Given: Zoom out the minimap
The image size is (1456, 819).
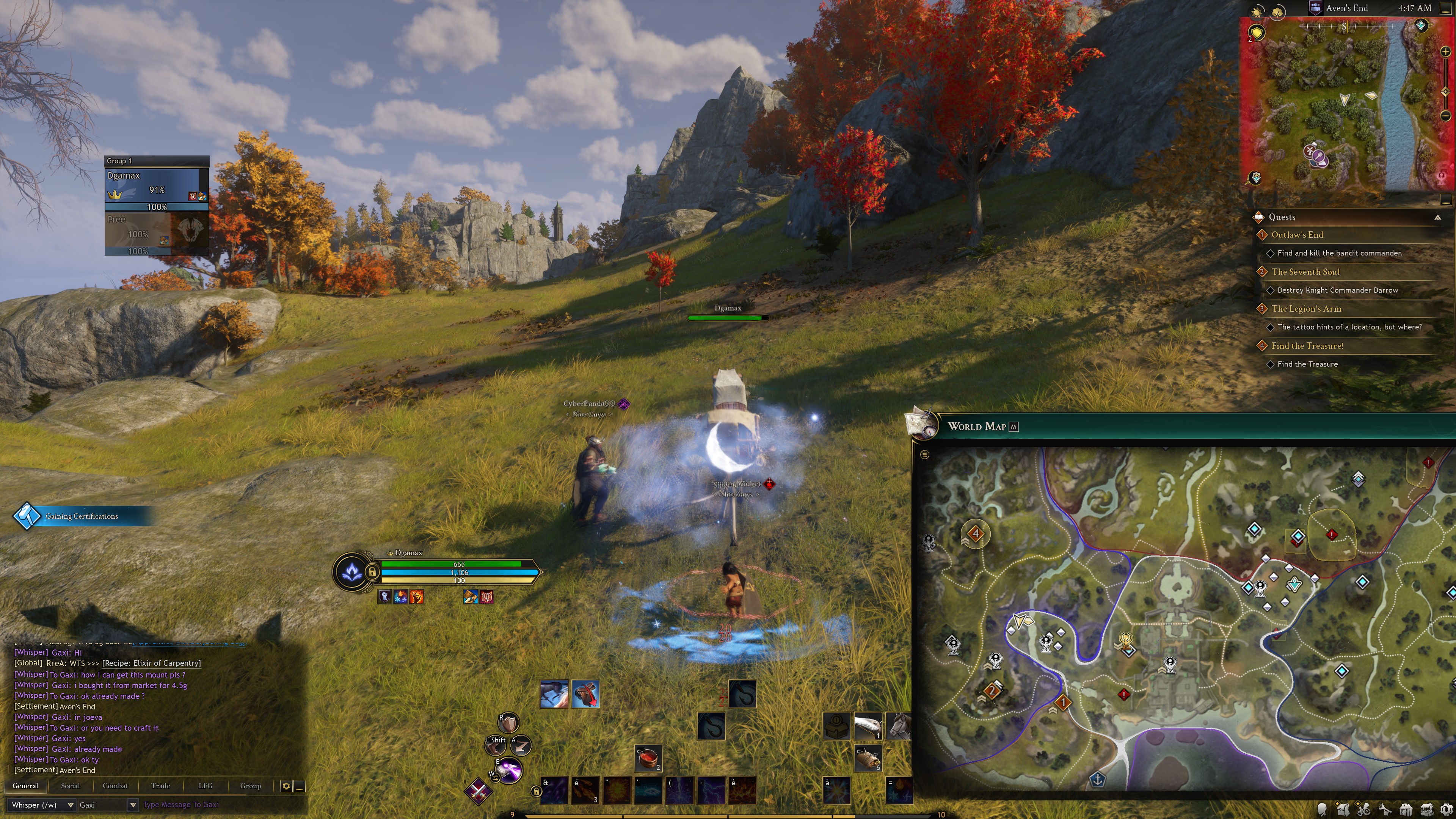Looking at the screenshot, I should click(x=1445, y=116).
